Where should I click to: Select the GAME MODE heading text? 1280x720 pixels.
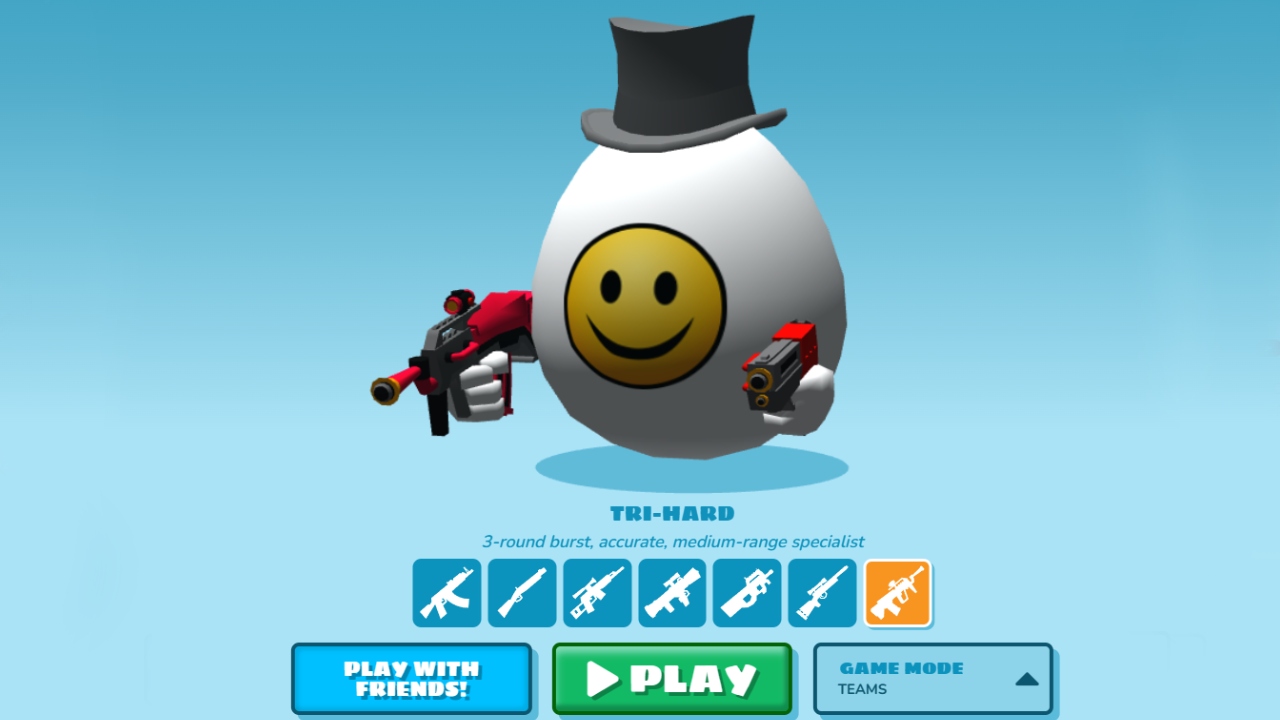[x=901, y=668]
